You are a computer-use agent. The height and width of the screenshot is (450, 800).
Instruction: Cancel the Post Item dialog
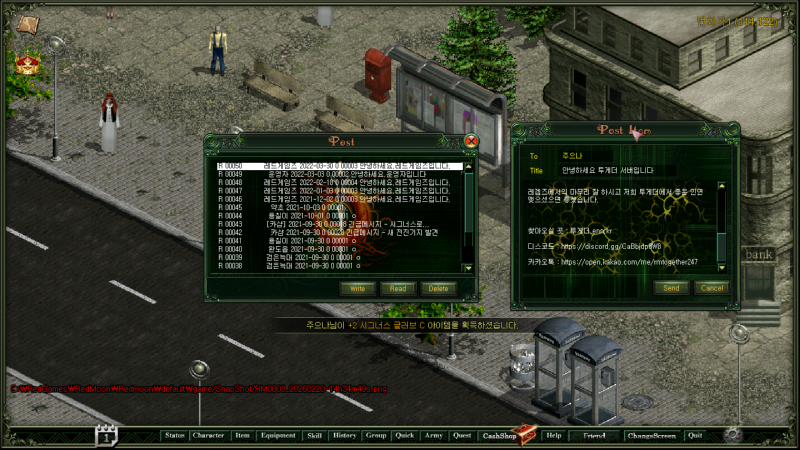click(710, 288)
